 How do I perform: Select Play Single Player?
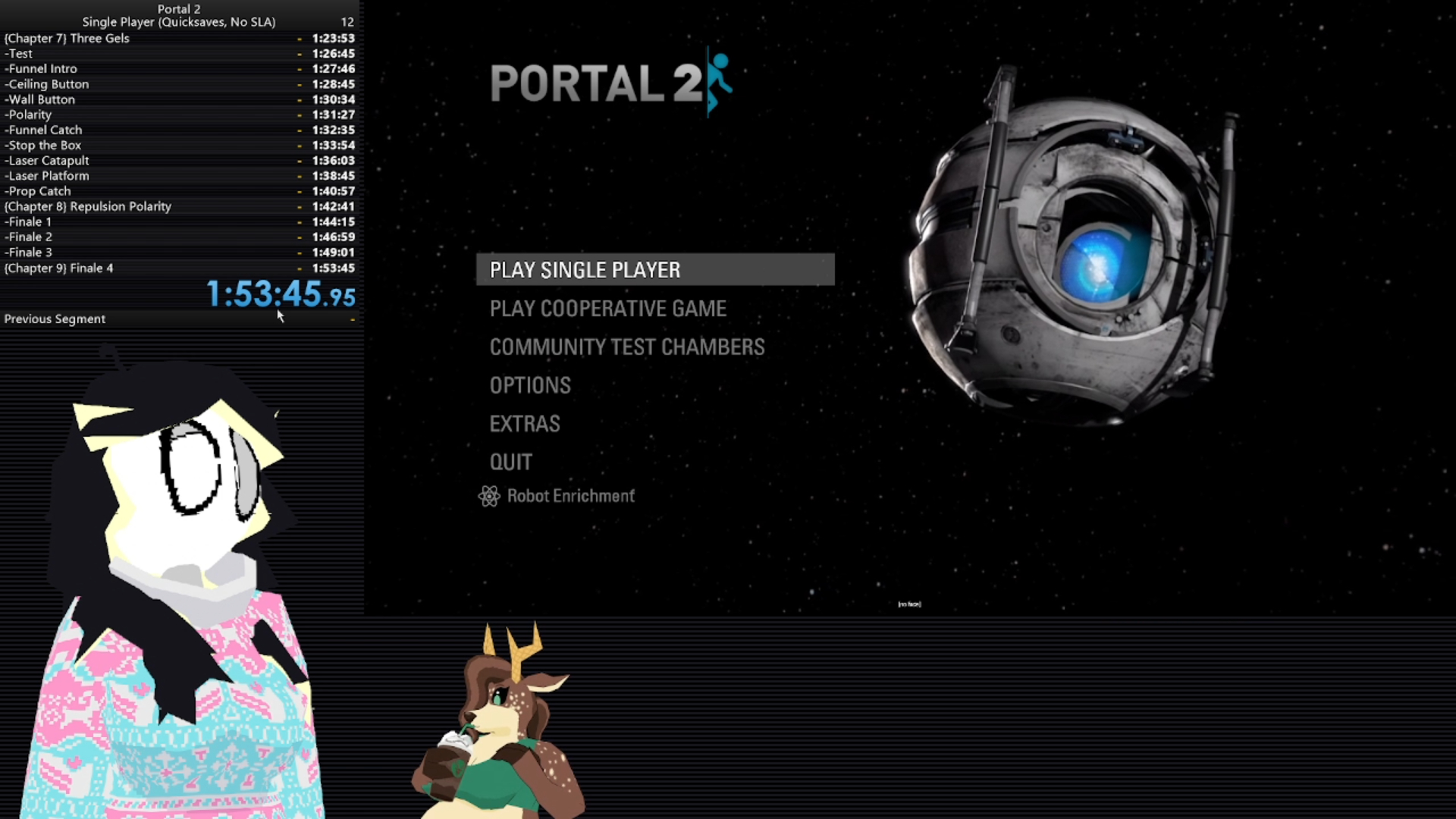[x=585, y=270]
